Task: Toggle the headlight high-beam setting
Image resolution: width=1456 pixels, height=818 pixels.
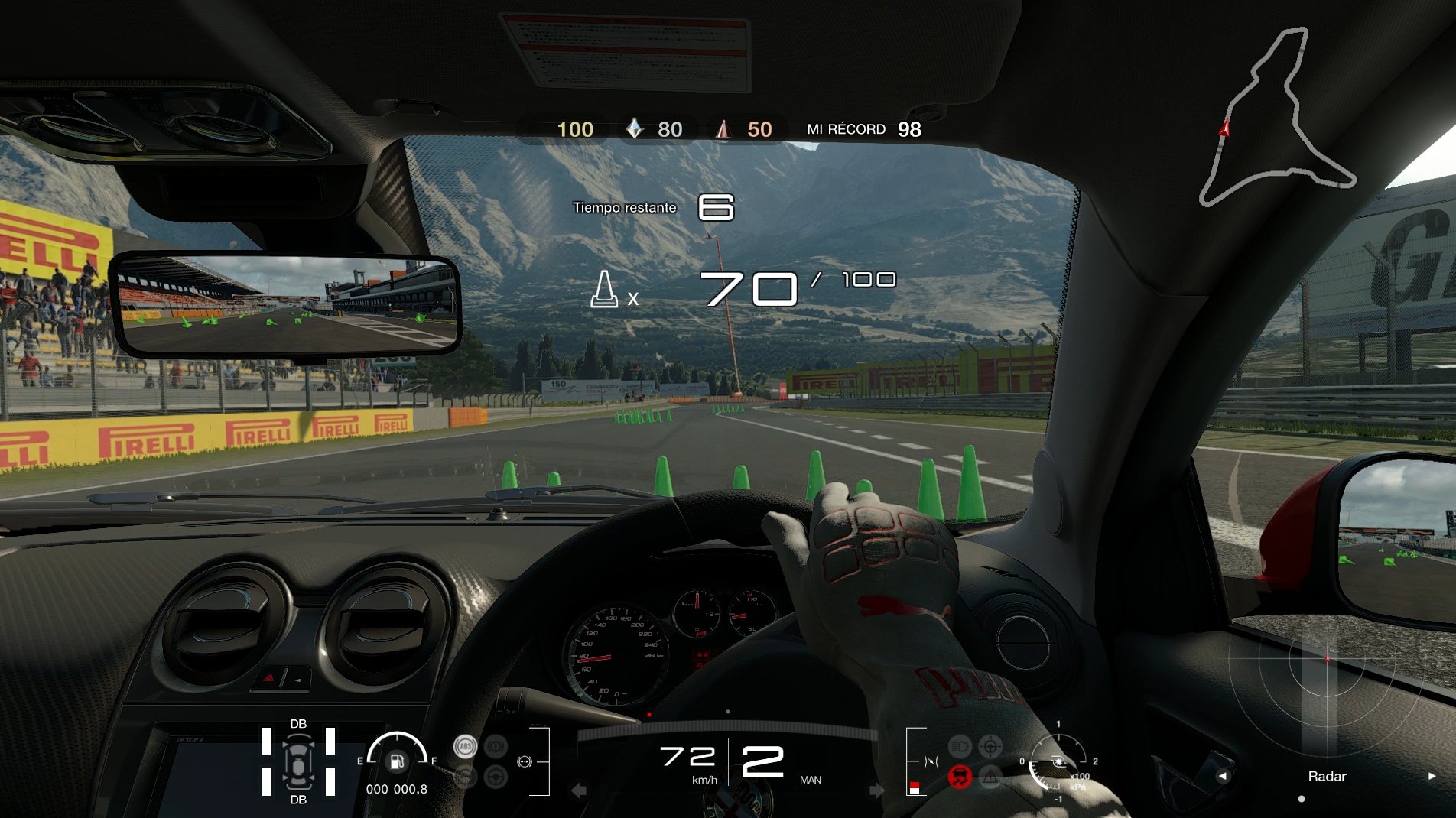Action: [959, 745]
